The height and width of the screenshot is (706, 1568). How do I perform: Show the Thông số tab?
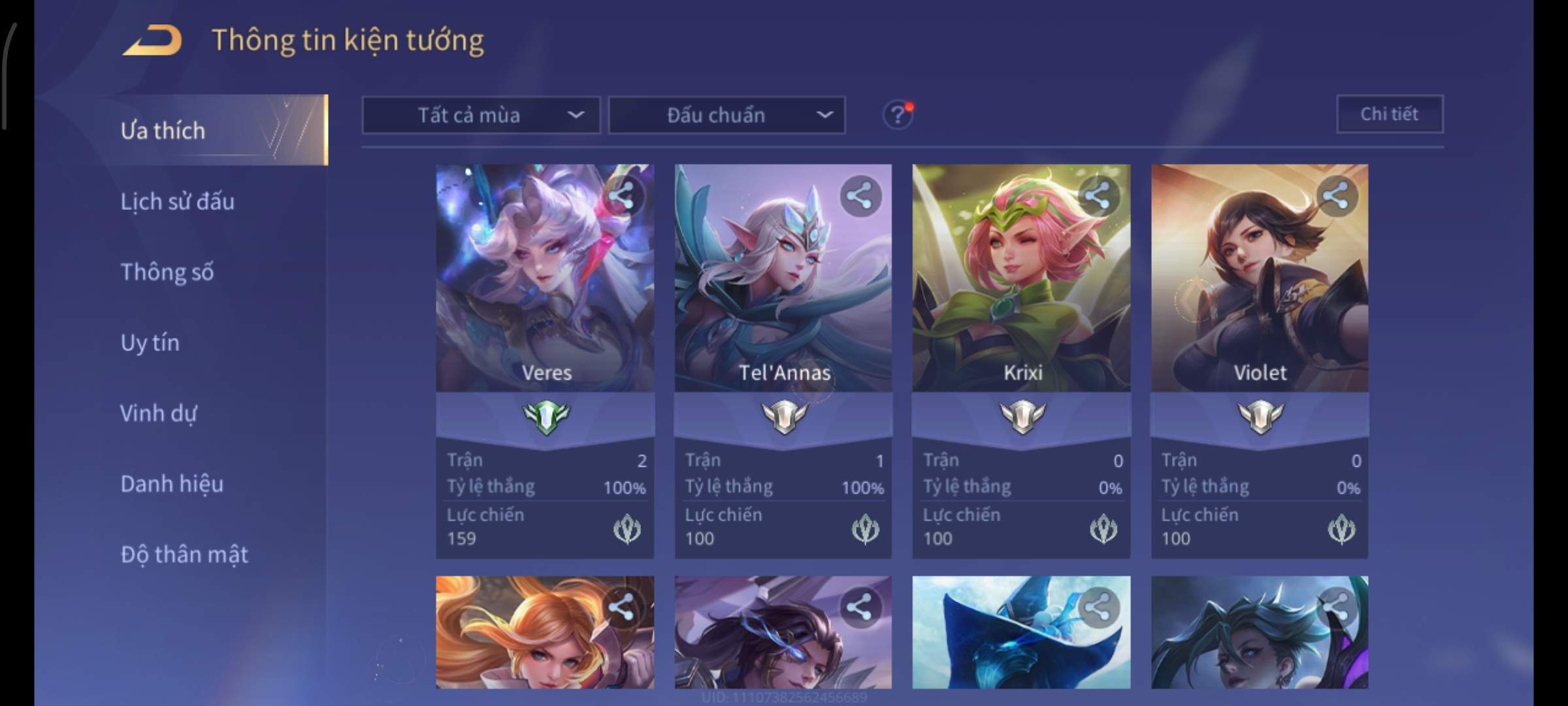167,272
